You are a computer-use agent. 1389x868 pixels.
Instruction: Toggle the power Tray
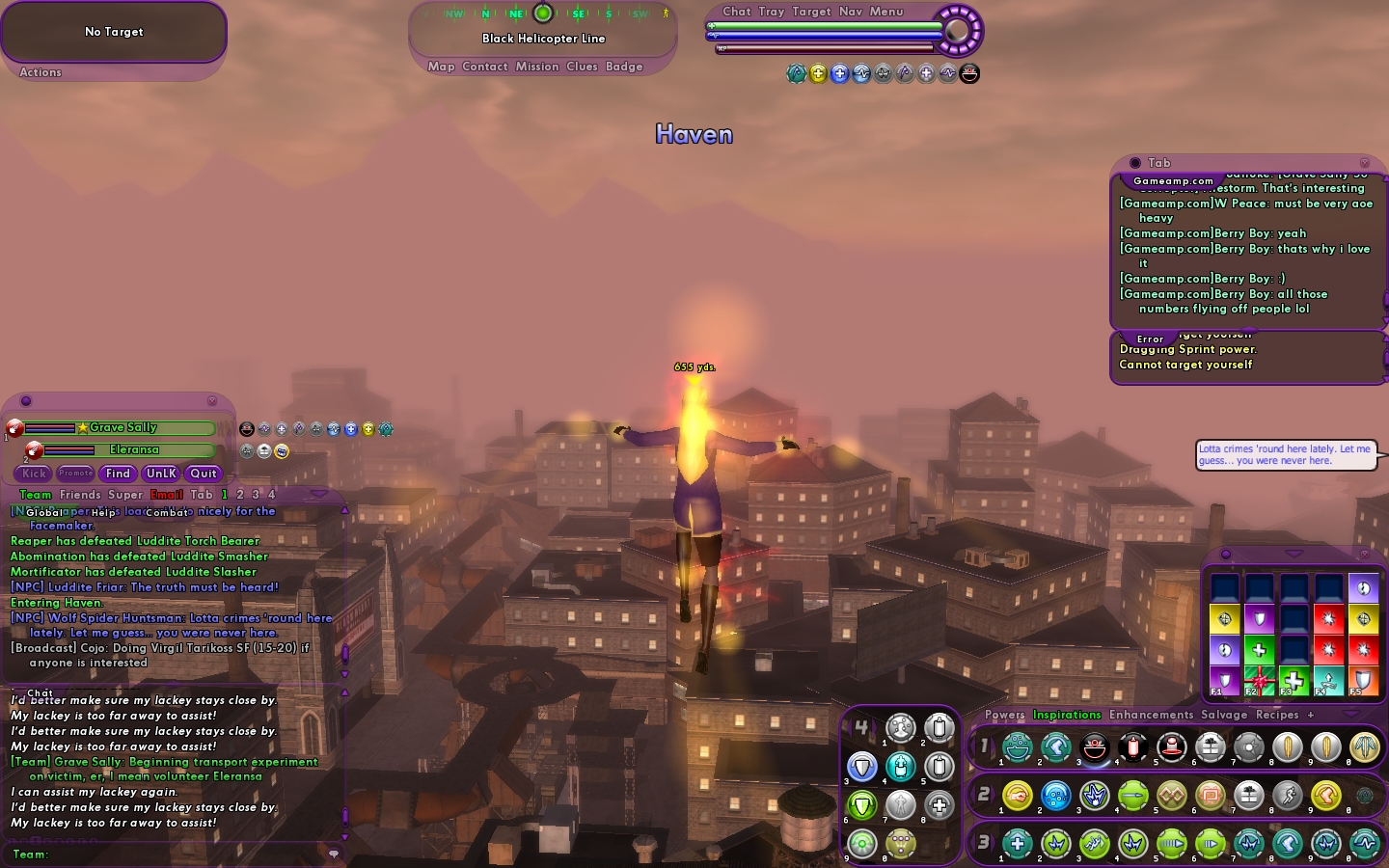pos(771,12)
